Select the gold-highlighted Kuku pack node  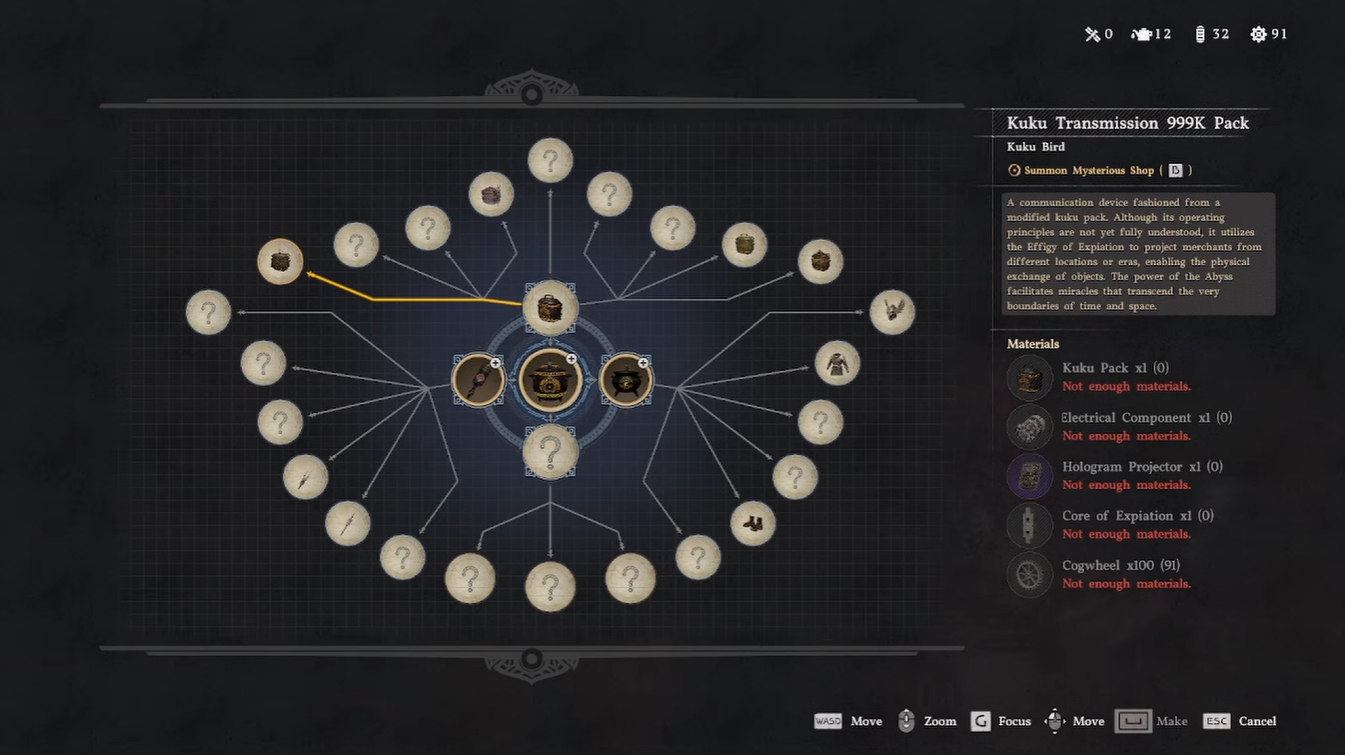[280, 261]
